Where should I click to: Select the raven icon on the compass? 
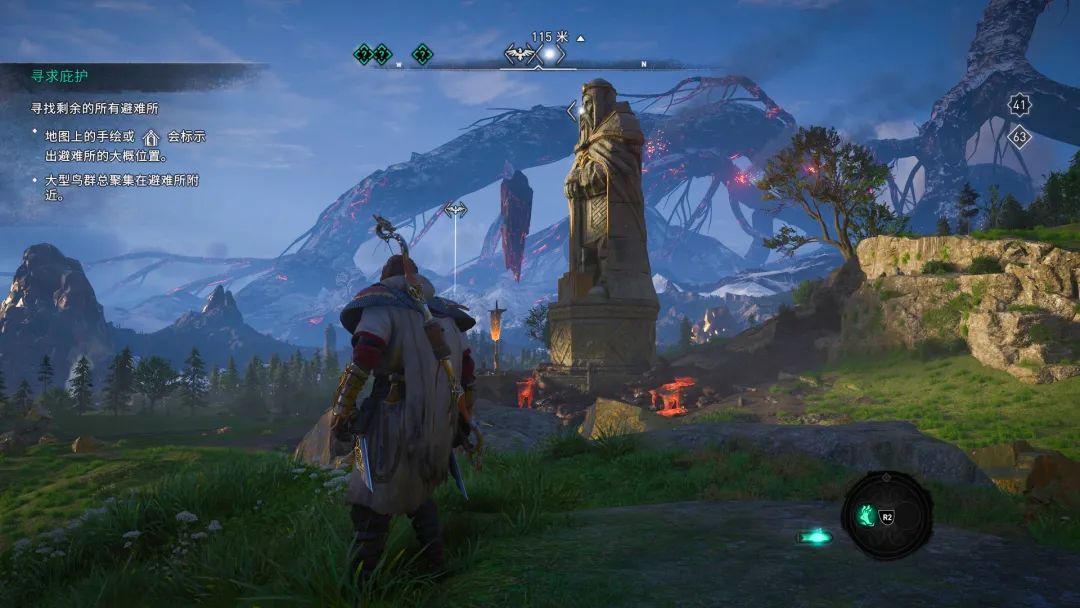point(519,54)
